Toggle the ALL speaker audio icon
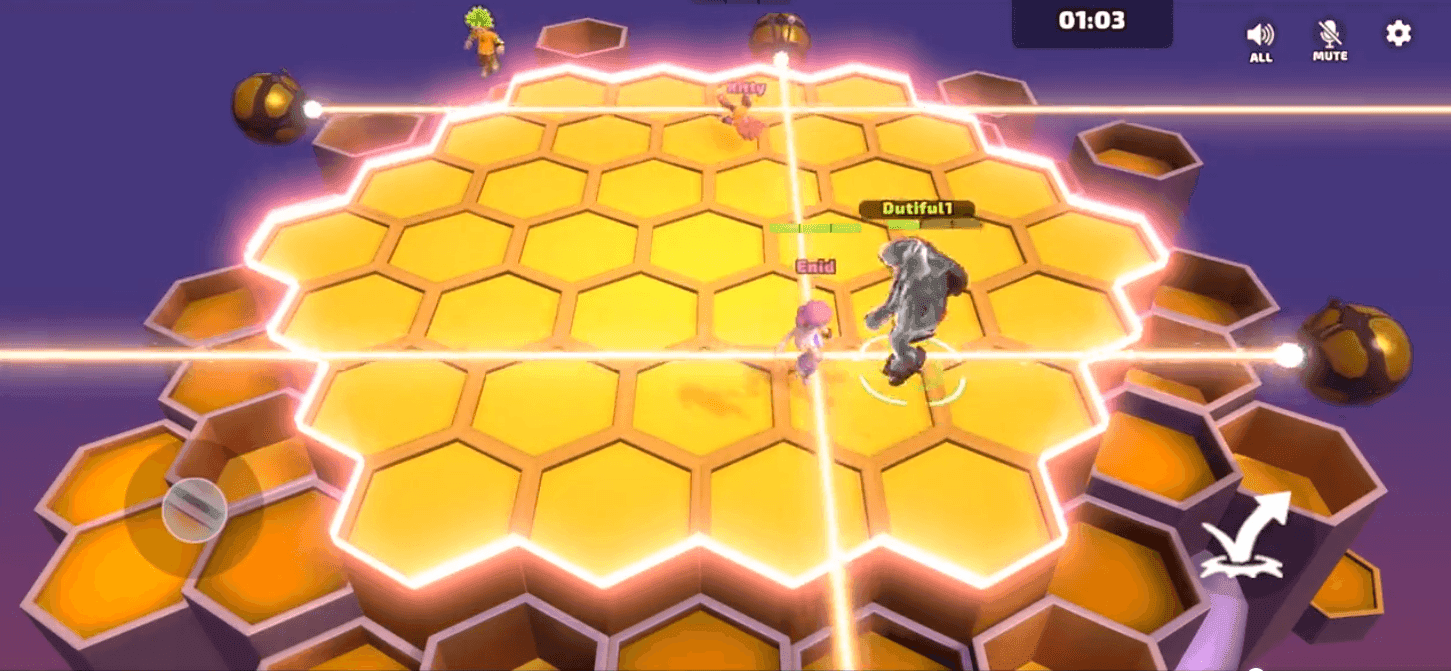 coord(1260,38)
